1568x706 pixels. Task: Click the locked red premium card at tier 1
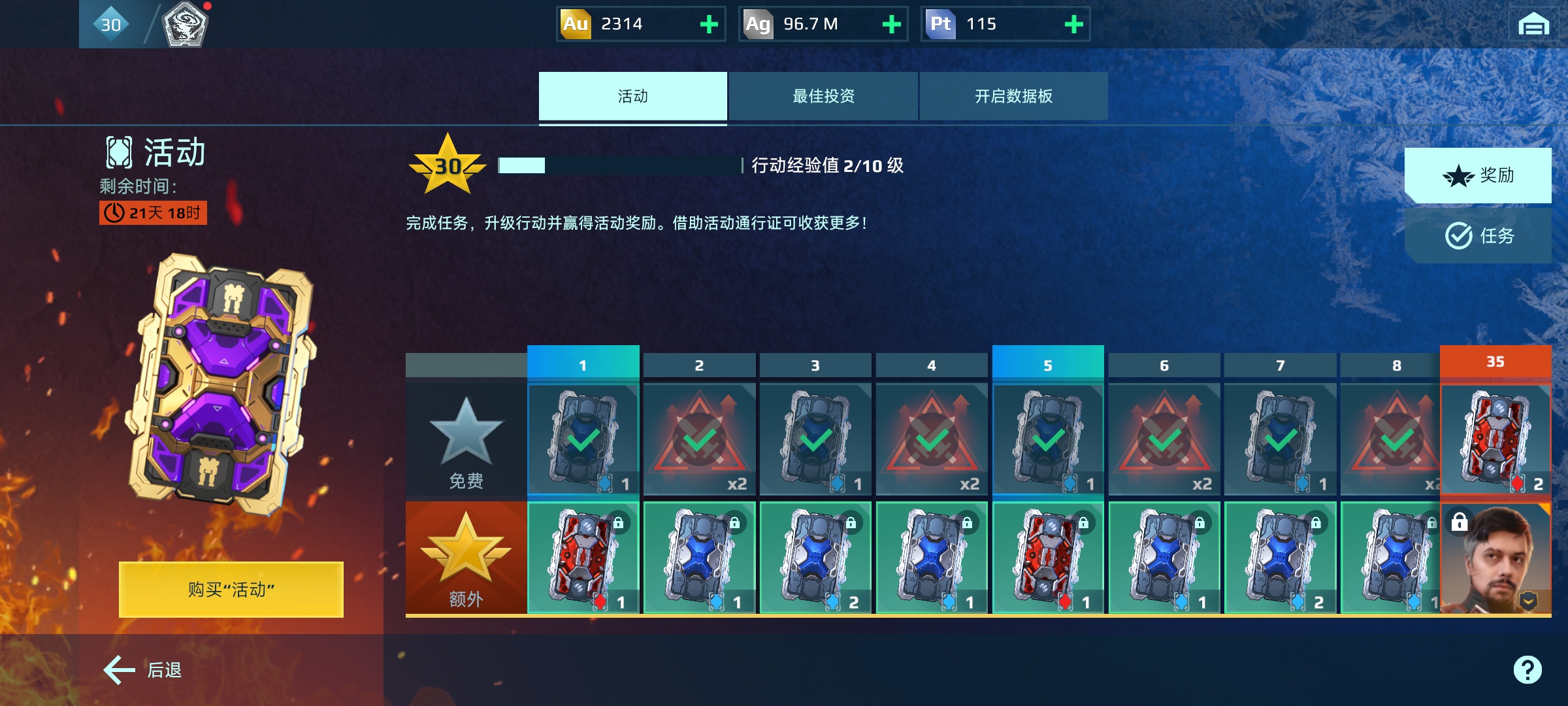583,558
